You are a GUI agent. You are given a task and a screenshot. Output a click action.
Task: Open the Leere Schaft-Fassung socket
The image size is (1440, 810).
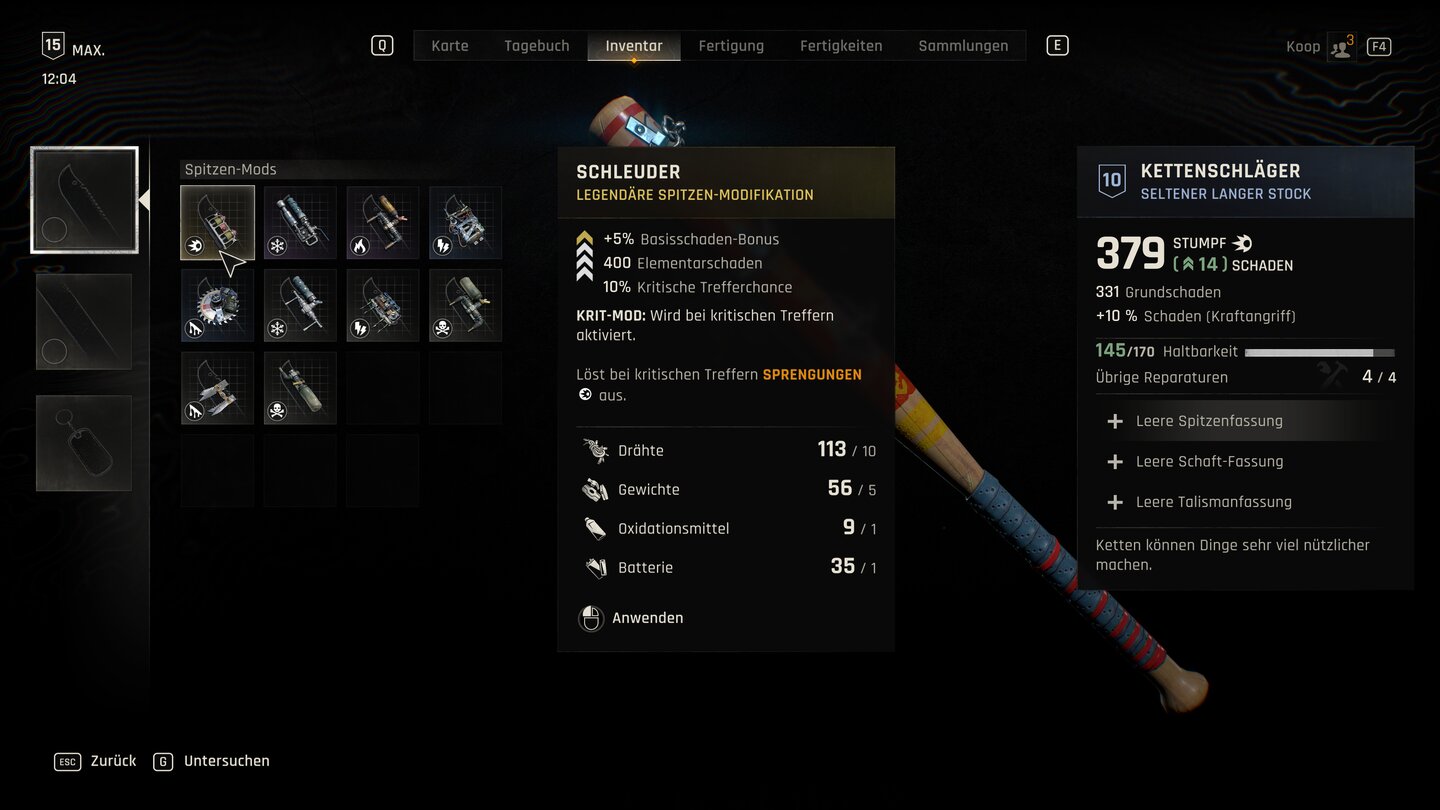point(1208,461)
